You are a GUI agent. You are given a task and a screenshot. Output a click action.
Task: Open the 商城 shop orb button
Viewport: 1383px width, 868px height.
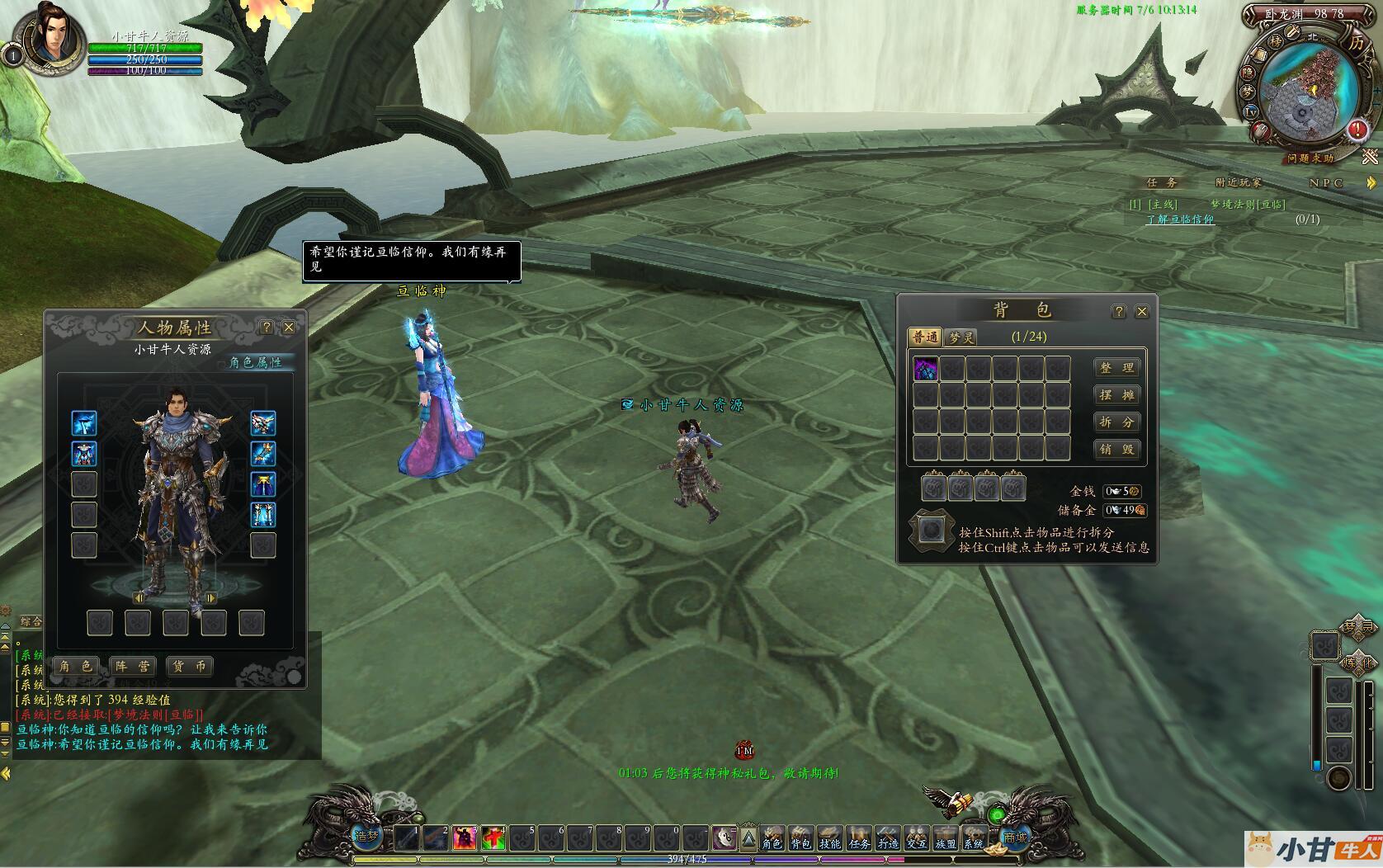click(x=1015, y=836)
